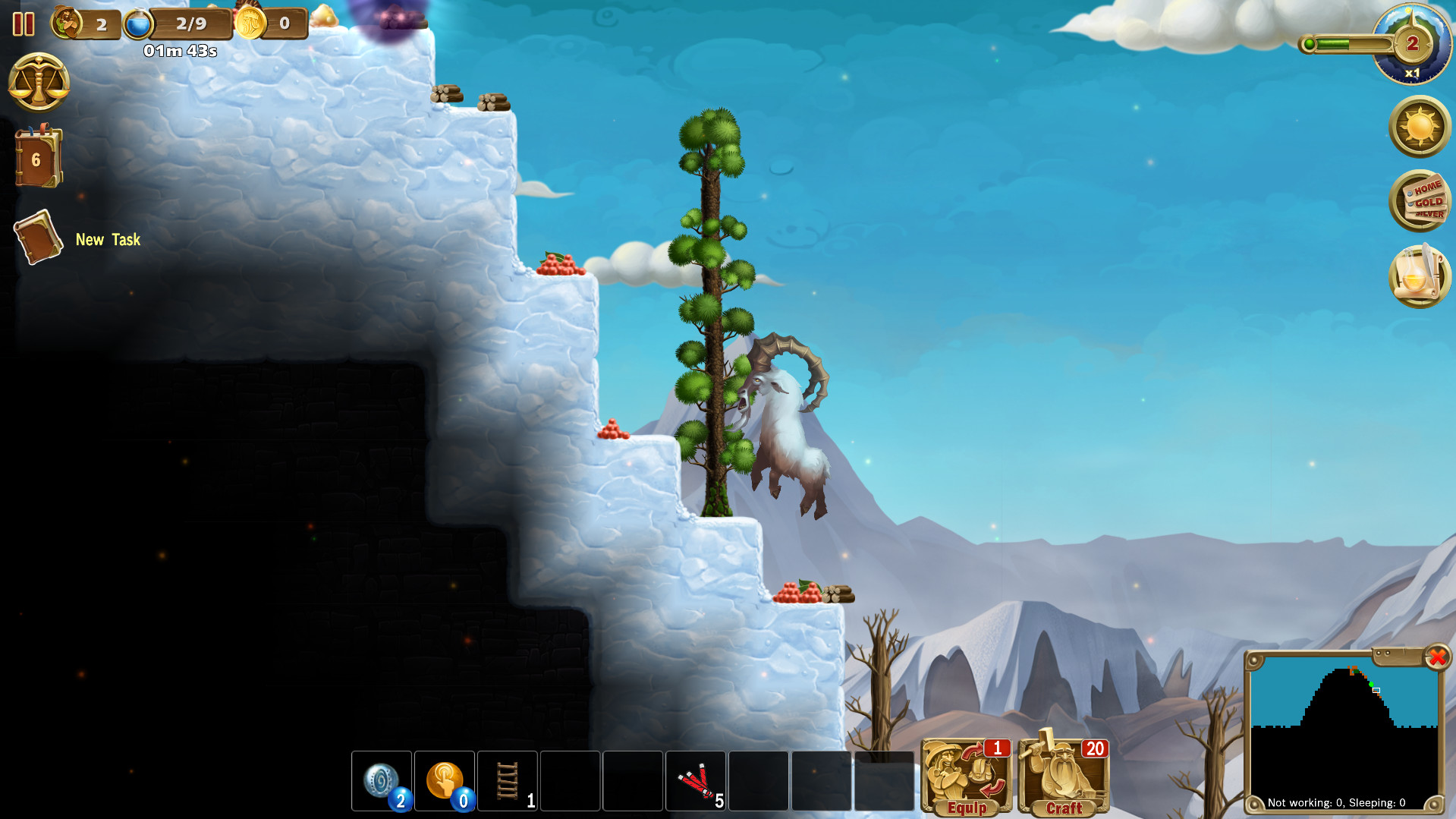Expand the quest book showing 6

(36, 157)
